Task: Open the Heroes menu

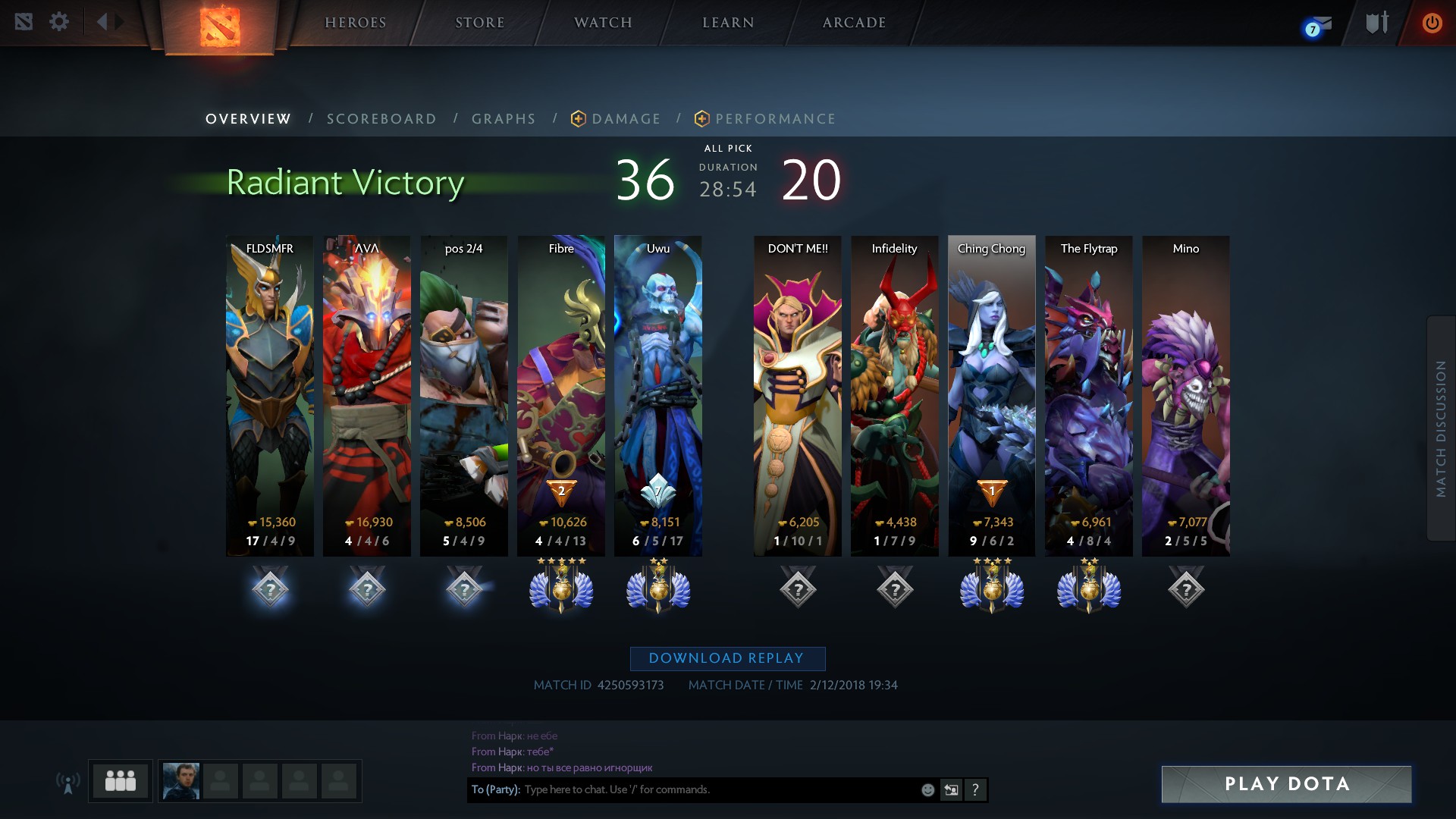Action: click(x=355, y=23)
